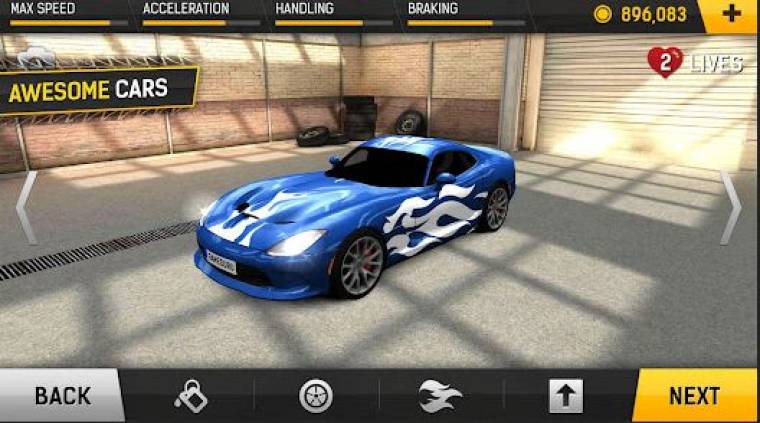The height and width of the screenshot is (423, 760).
Task: Open the upgrade arrow icon
Action: pos(566,396)
